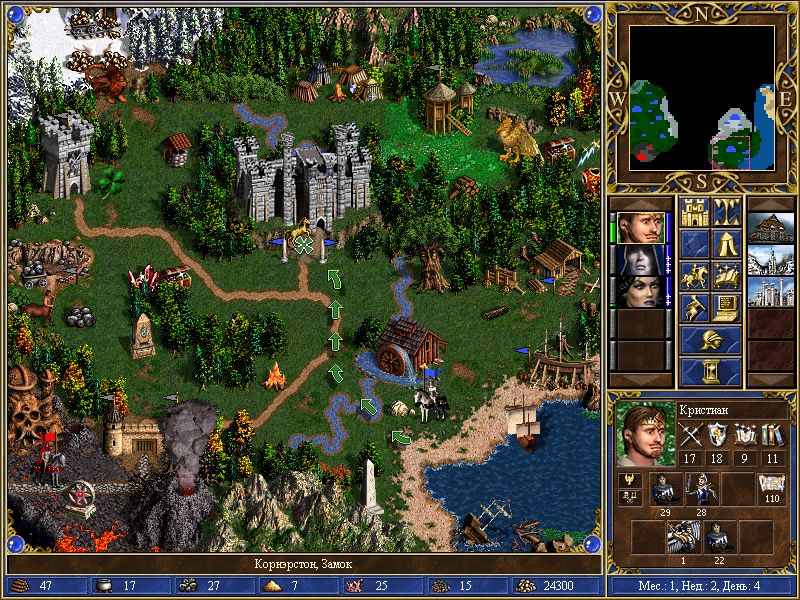Click the swordsman troop slot with count 28
The width and height of the screenshot is (800, 600).
tap(701, 490)
